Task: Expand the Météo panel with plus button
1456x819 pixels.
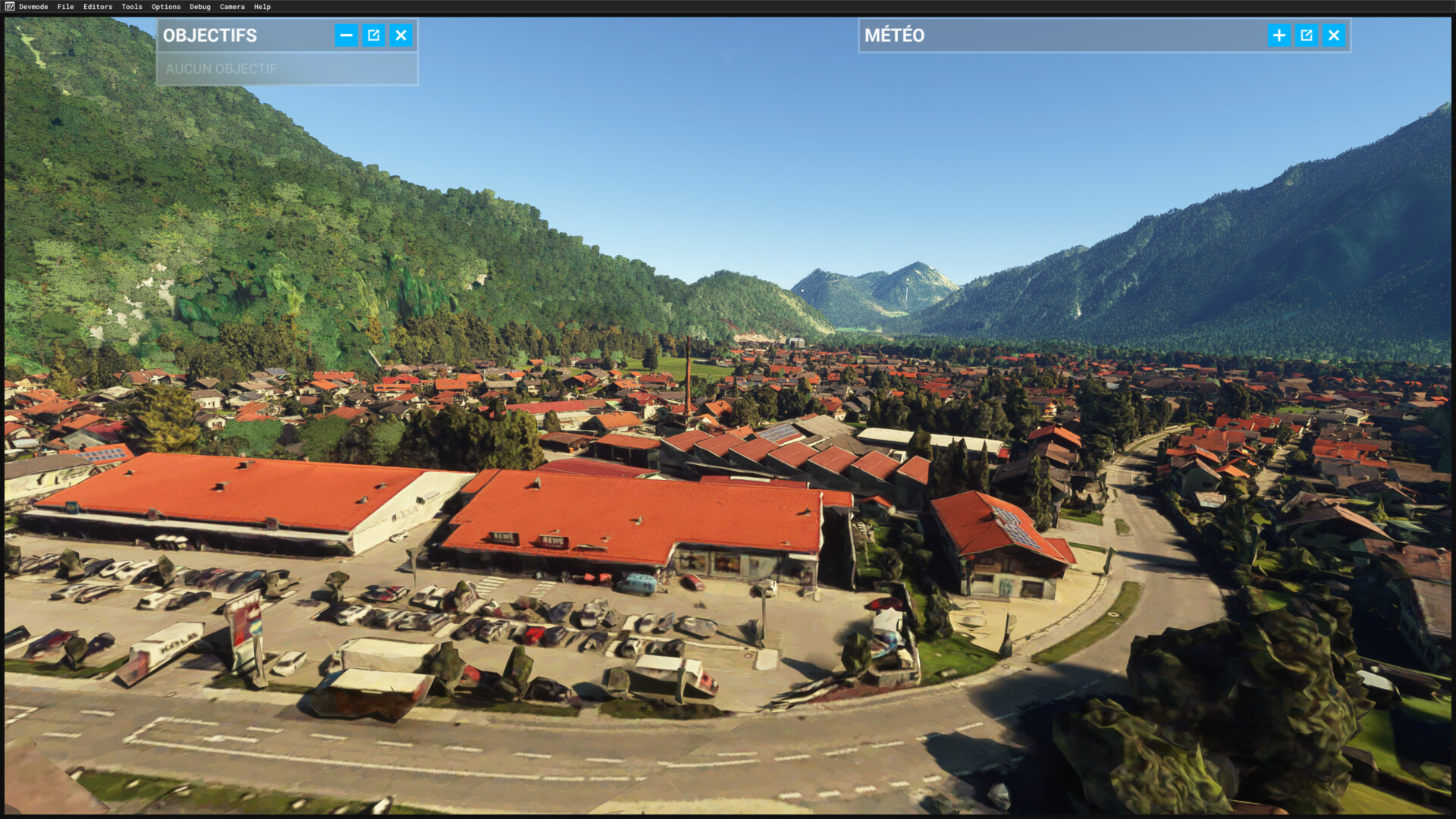Action: (x=1279, y=36)
